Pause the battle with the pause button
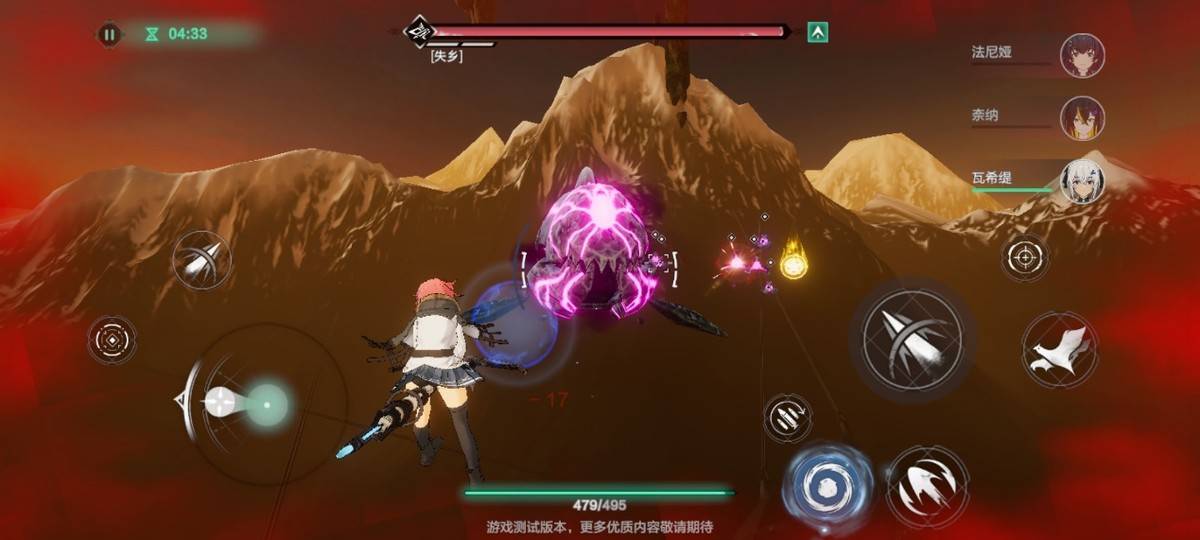Screen dimensions: 1200x540 tap(109, 34)
